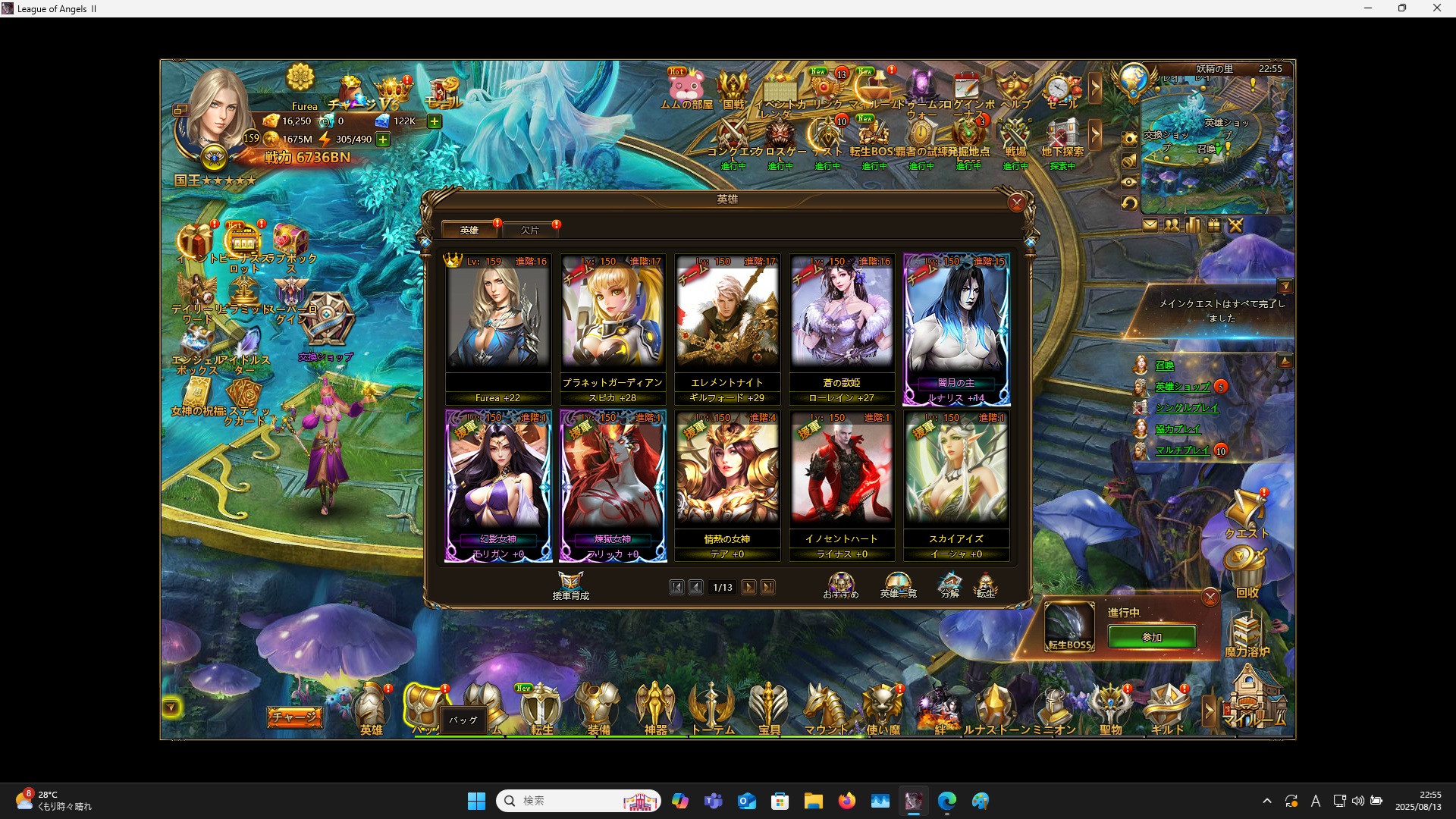The width and height of the screenshot is (1456, 819).
Task: Click the plus button next to 305/490 energy
Action: [383, 140]
